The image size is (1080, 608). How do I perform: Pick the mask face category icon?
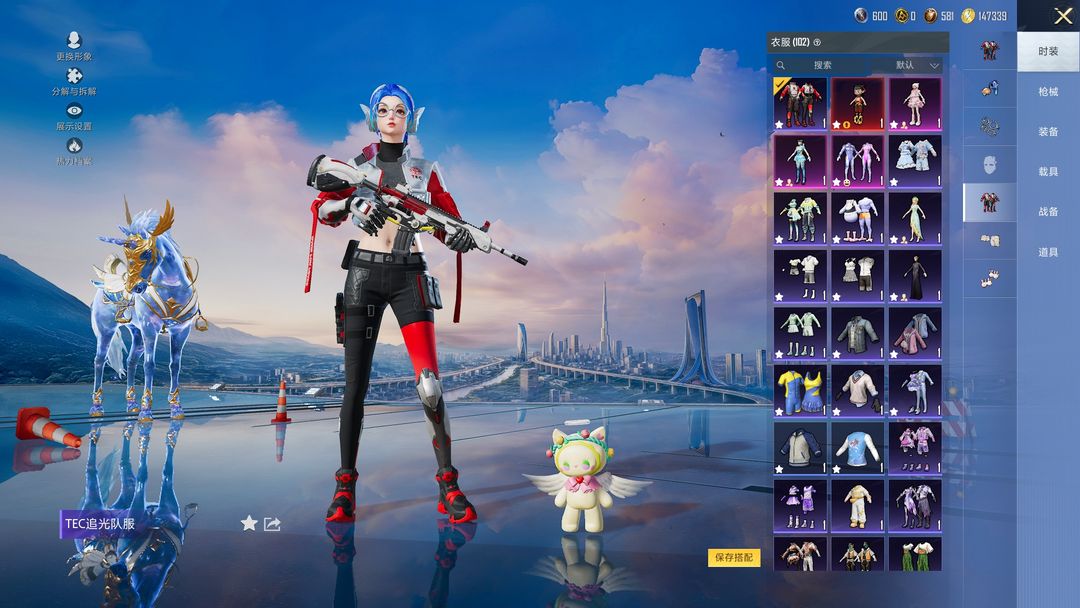coord(989,164)
